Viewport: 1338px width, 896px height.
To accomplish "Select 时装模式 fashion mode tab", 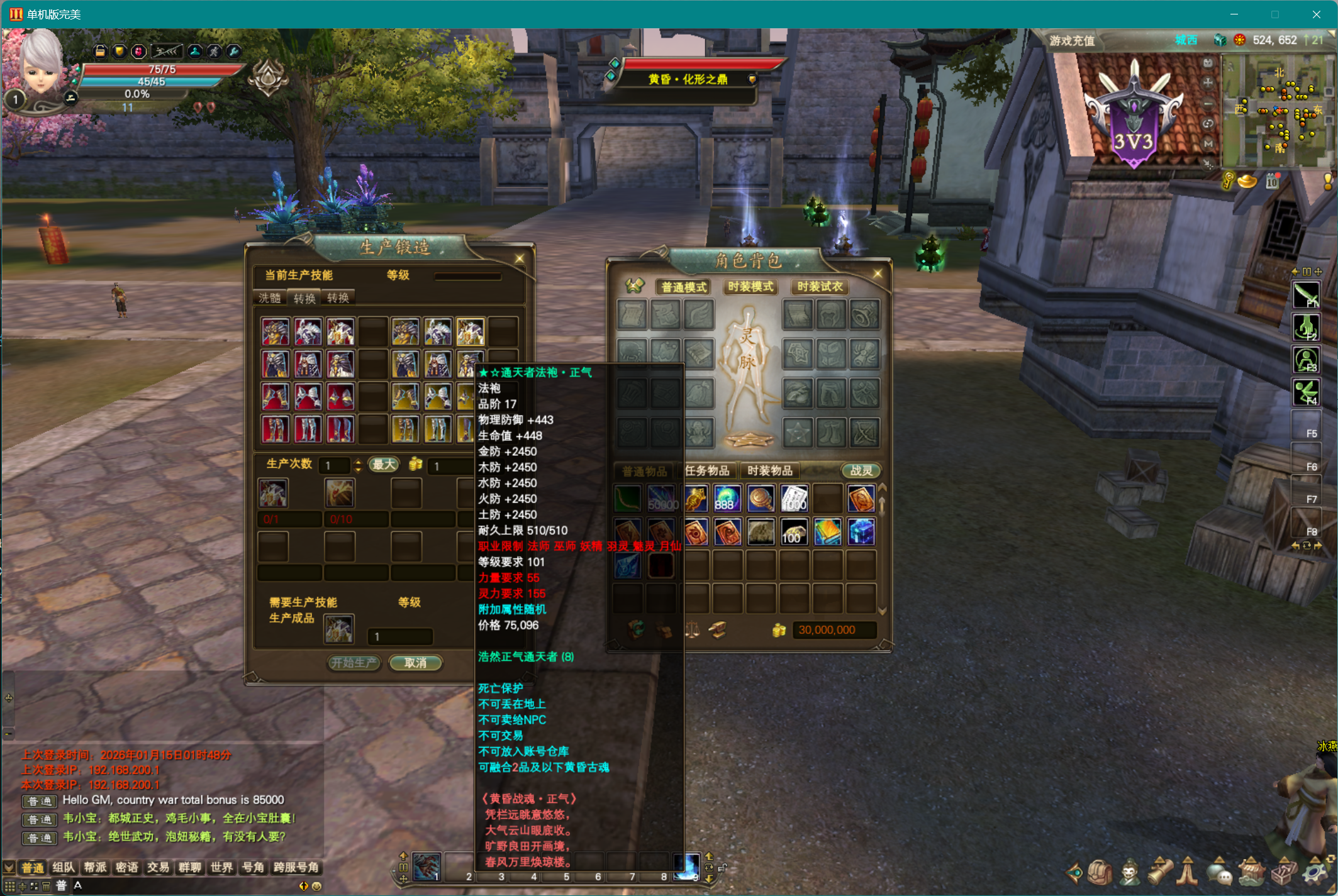I will pos(750,287).
